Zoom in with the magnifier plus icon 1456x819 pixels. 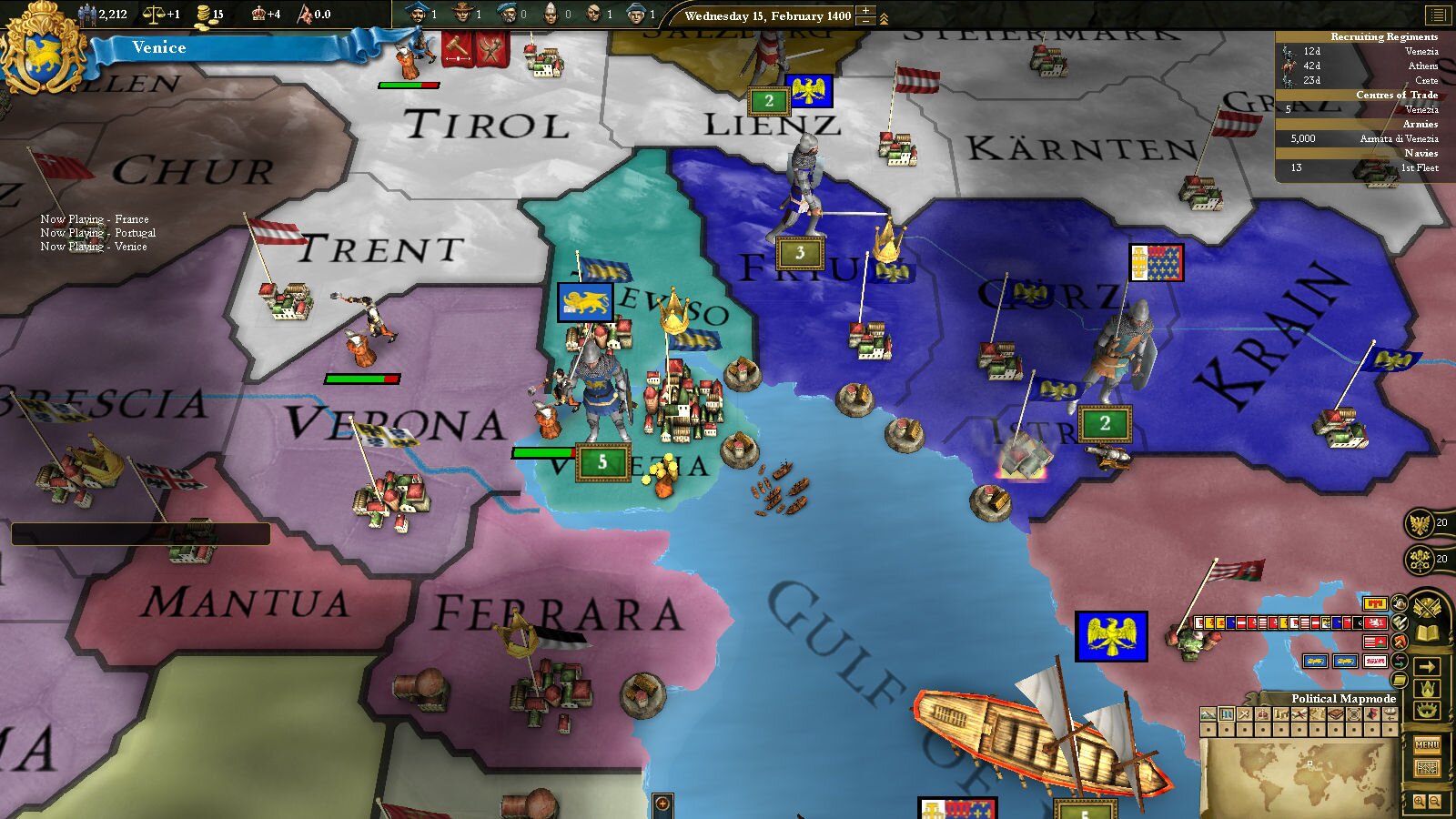click(x=1420, y=801)
